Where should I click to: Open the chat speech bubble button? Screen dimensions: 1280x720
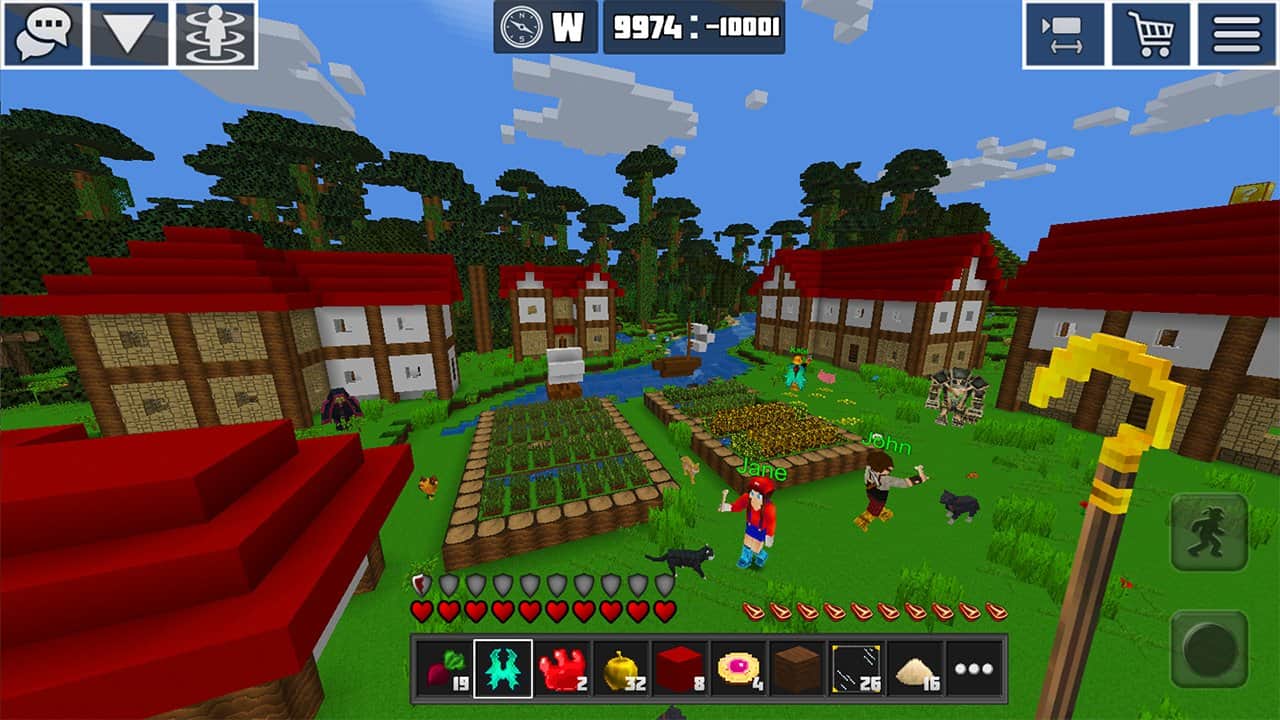43,34
